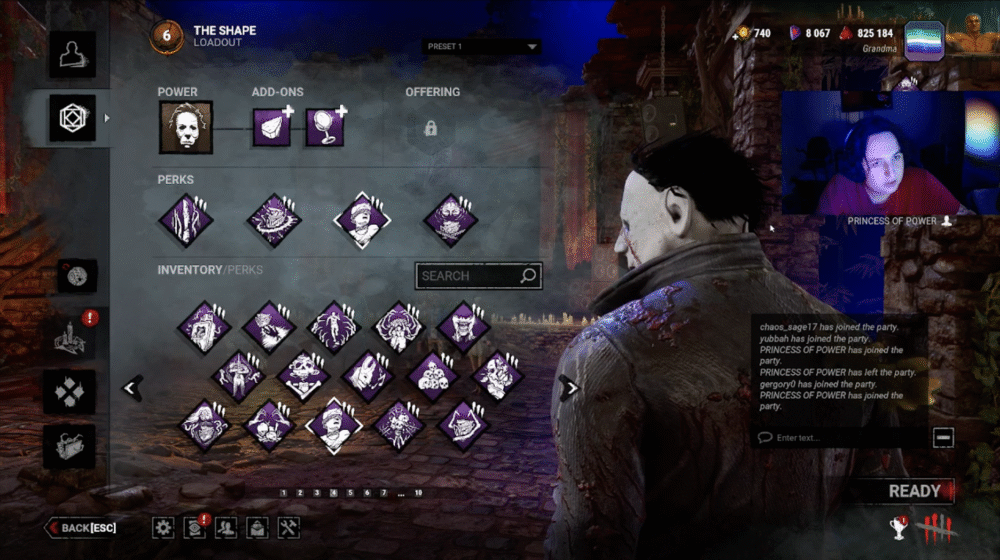Go to the next perk inventory page

(x=570, y=388)
